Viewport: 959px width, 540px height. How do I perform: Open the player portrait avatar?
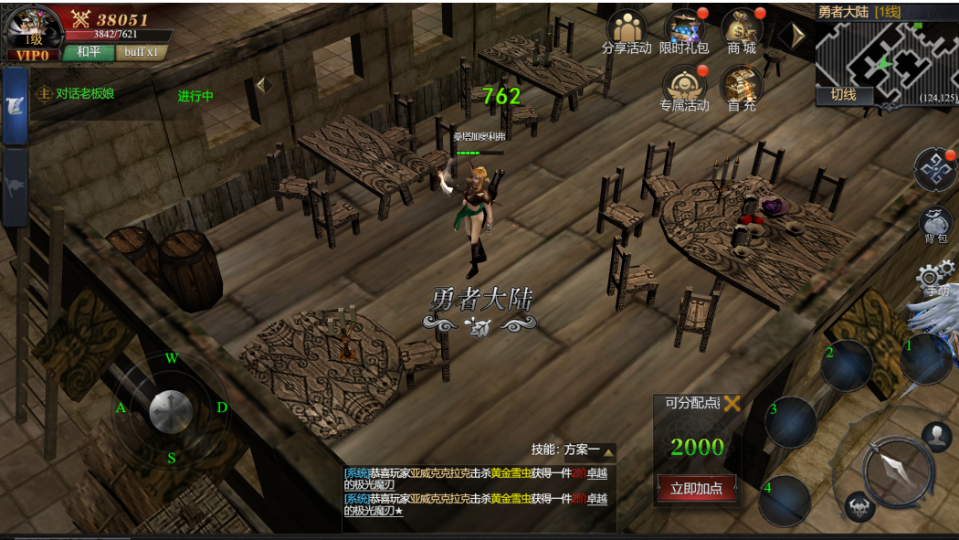[30, 28]
